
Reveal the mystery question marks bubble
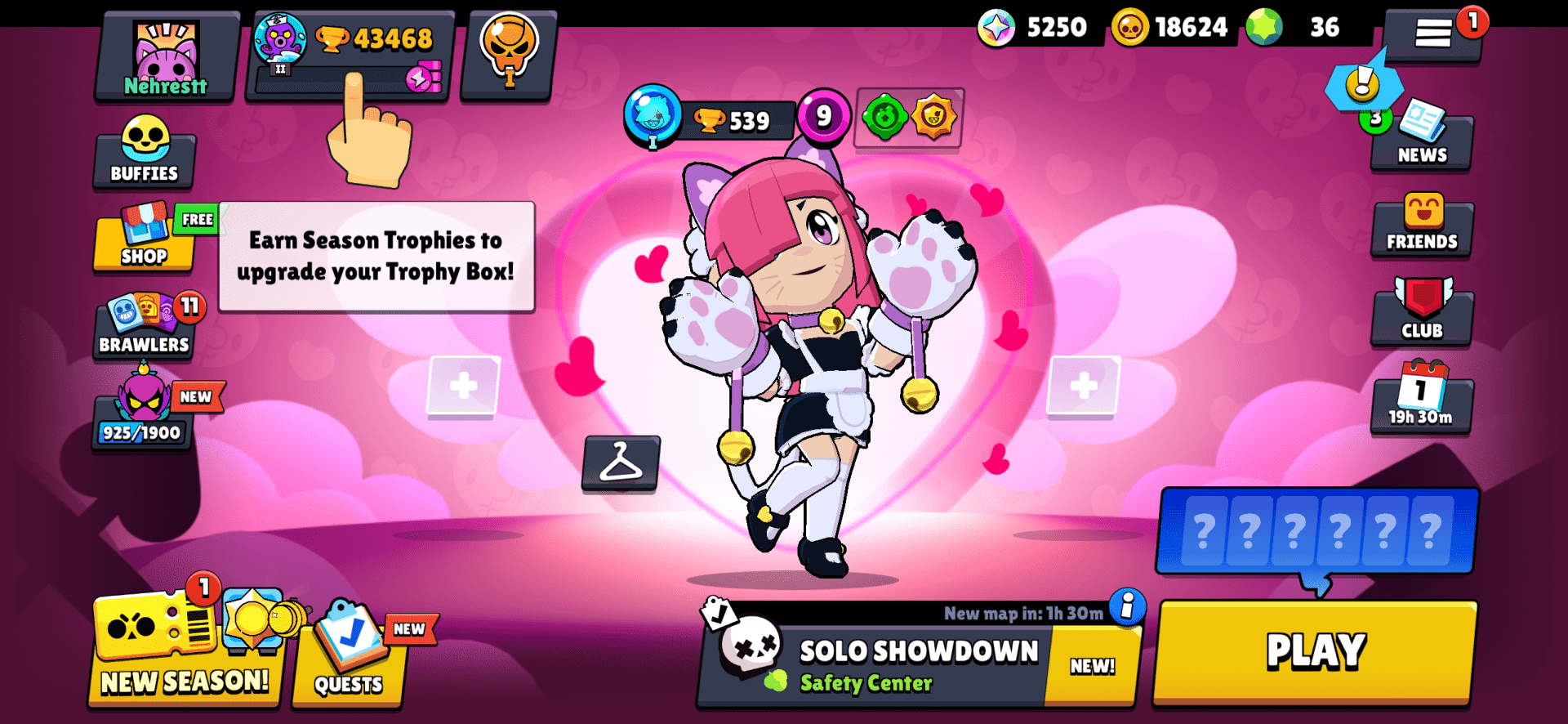tap(1316, 531)
